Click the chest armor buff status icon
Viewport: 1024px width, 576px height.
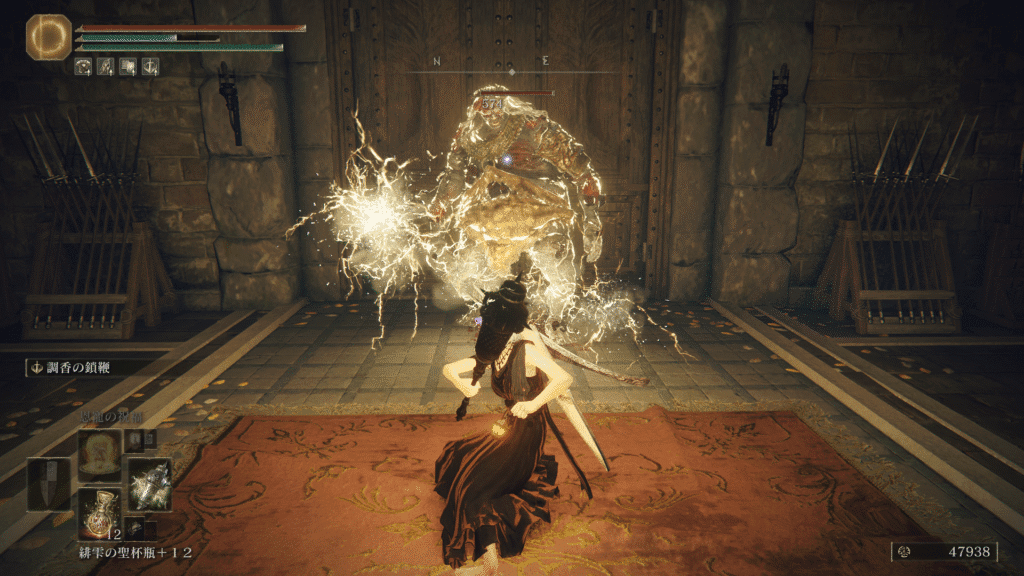pyautogui.click(x=84, y=68)
